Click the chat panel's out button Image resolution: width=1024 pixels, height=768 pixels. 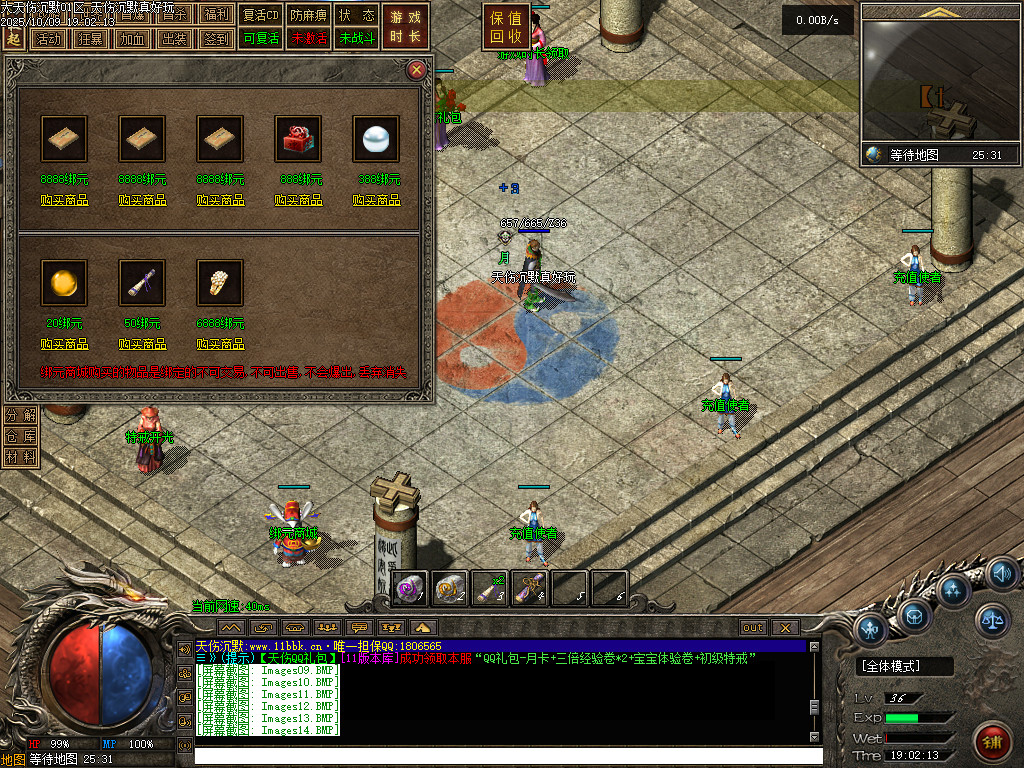click(x=753, y=627)
